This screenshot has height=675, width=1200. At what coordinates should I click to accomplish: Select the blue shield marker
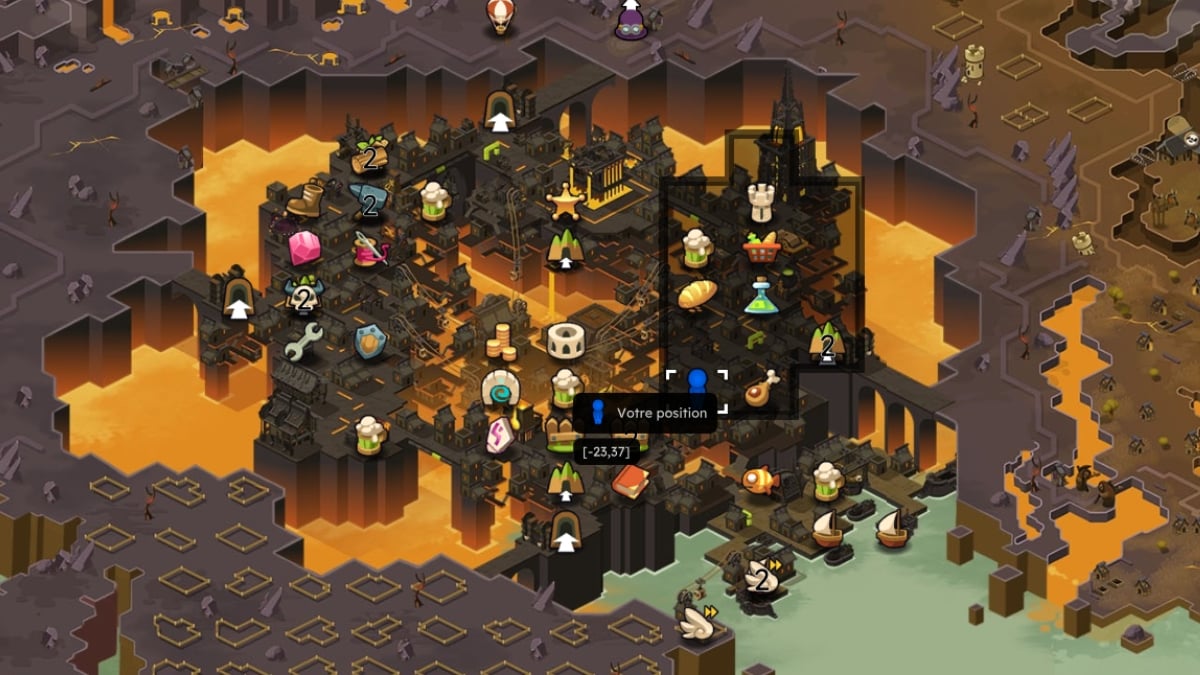[370, 342]
